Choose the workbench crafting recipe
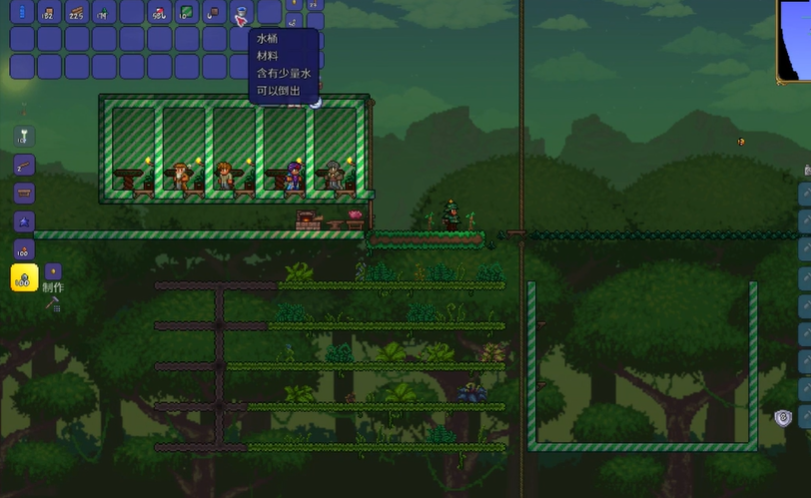 click(x=24, y=193)
